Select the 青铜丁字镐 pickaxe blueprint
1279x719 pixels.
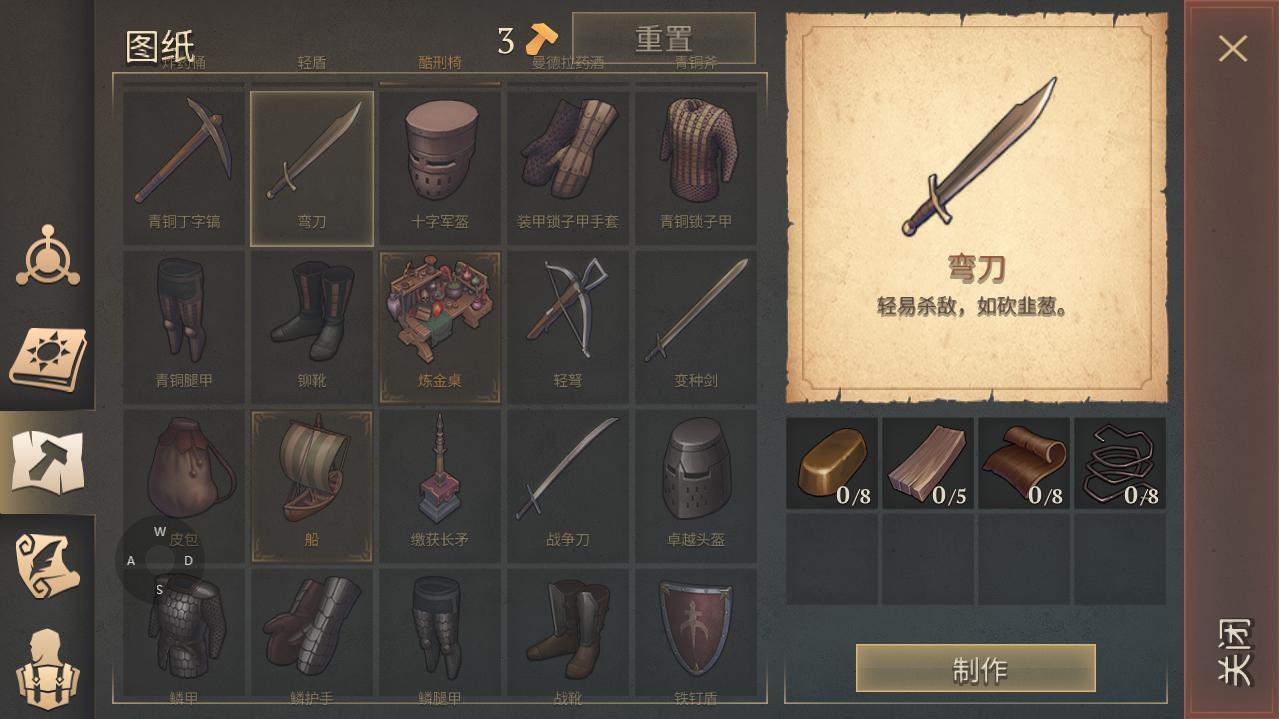[x=184, y=167]
